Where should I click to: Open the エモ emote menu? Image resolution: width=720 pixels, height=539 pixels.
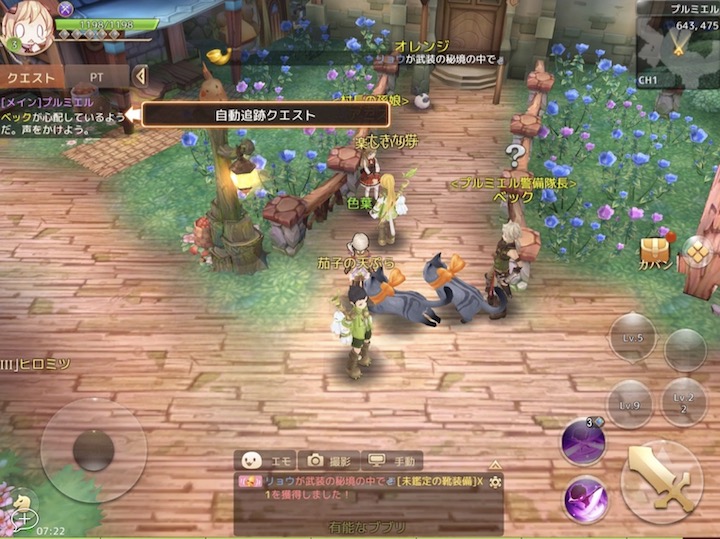pyautogui.click(x=266, y=460)
